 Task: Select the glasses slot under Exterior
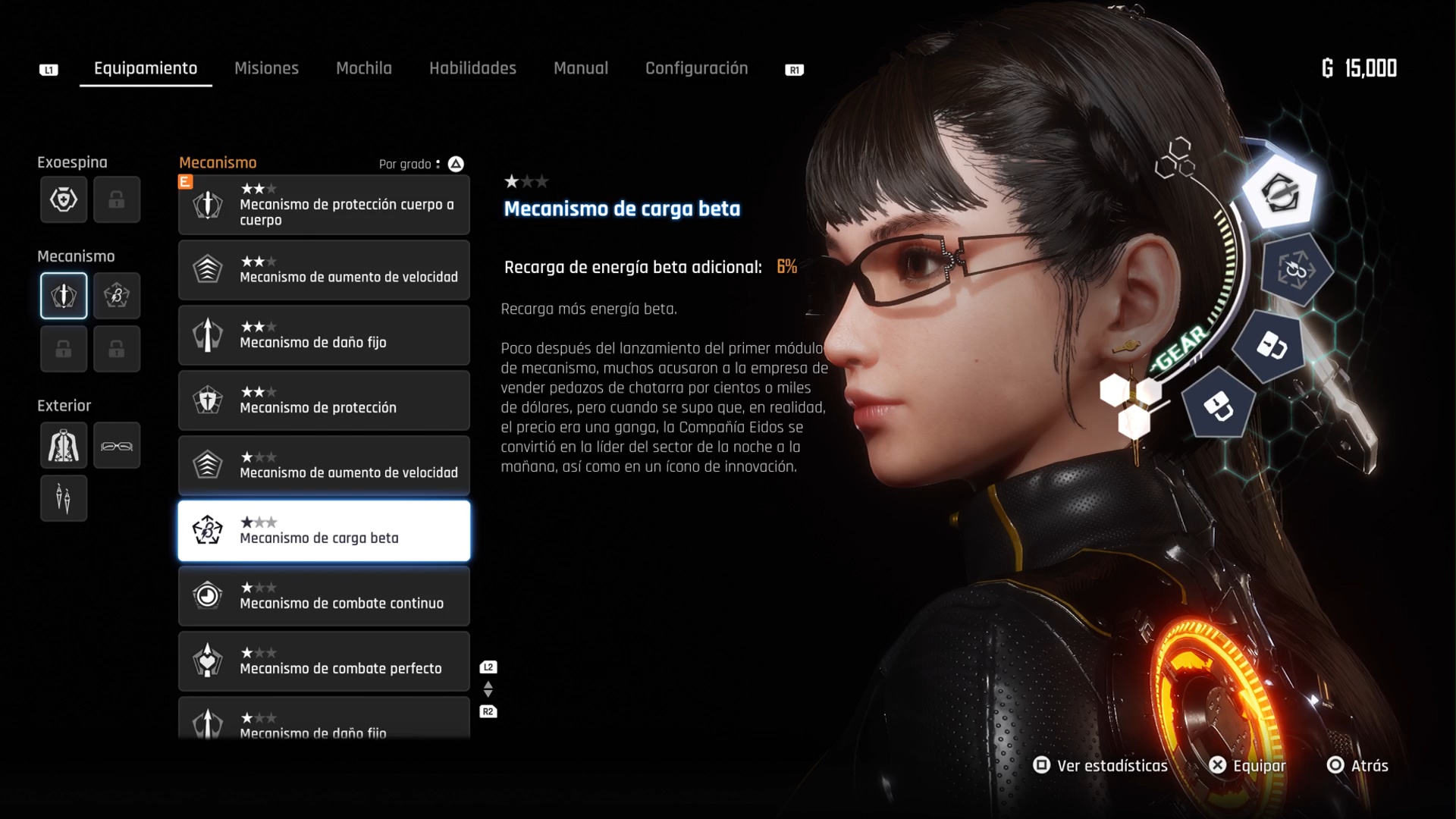(117, 445)
